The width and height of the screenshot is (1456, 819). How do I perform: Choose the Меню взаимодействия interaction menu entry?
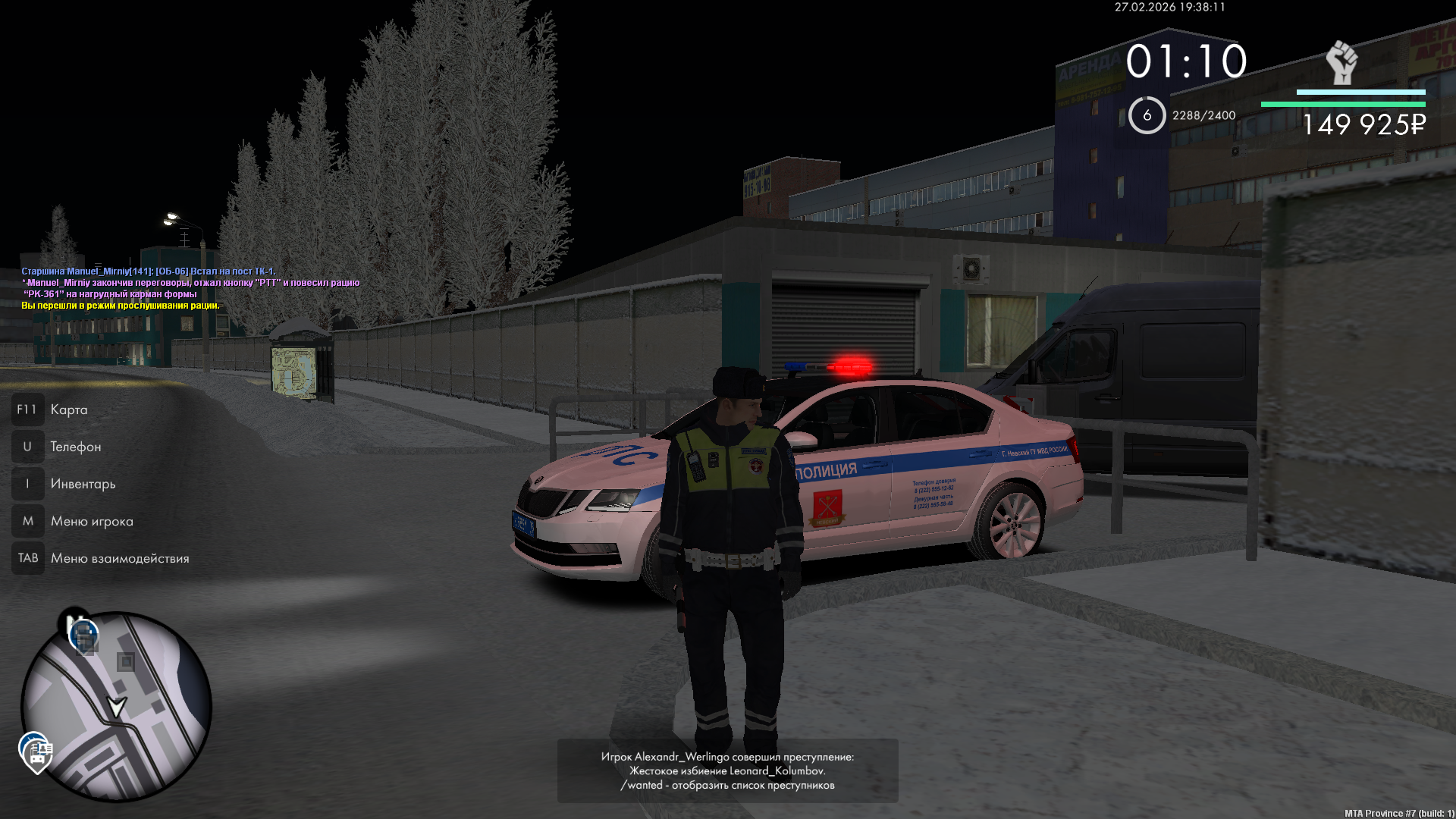point(119,558)
